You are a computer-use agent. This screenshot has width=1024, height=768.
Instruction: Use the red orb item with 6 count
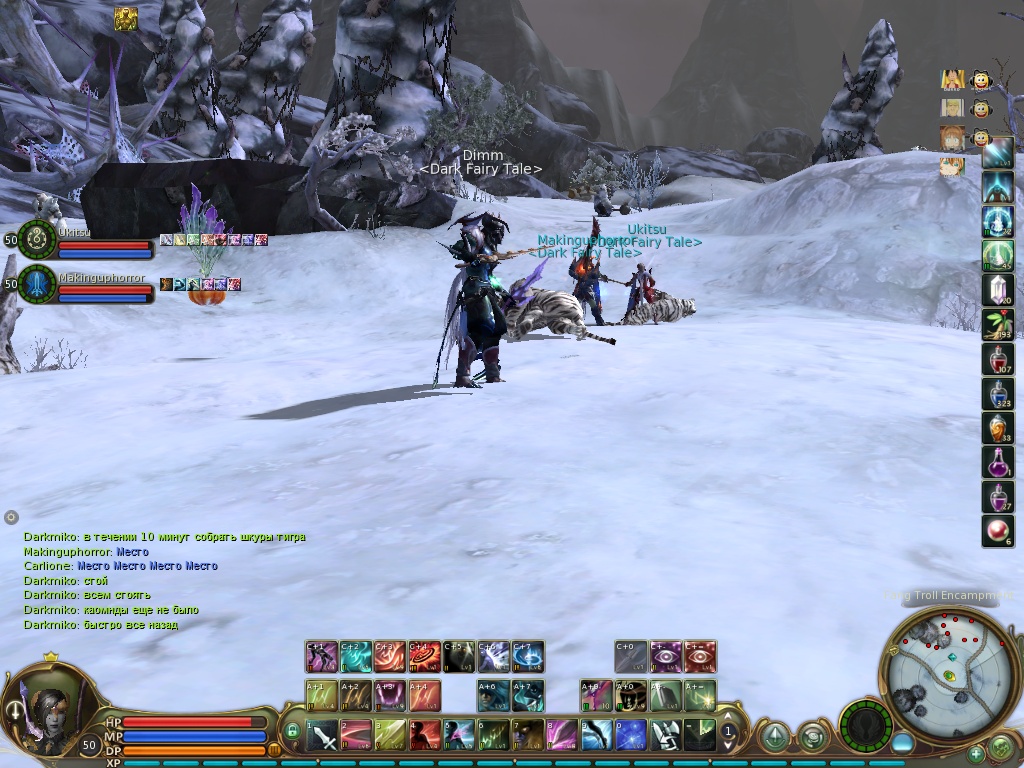[x=997, y=531]
